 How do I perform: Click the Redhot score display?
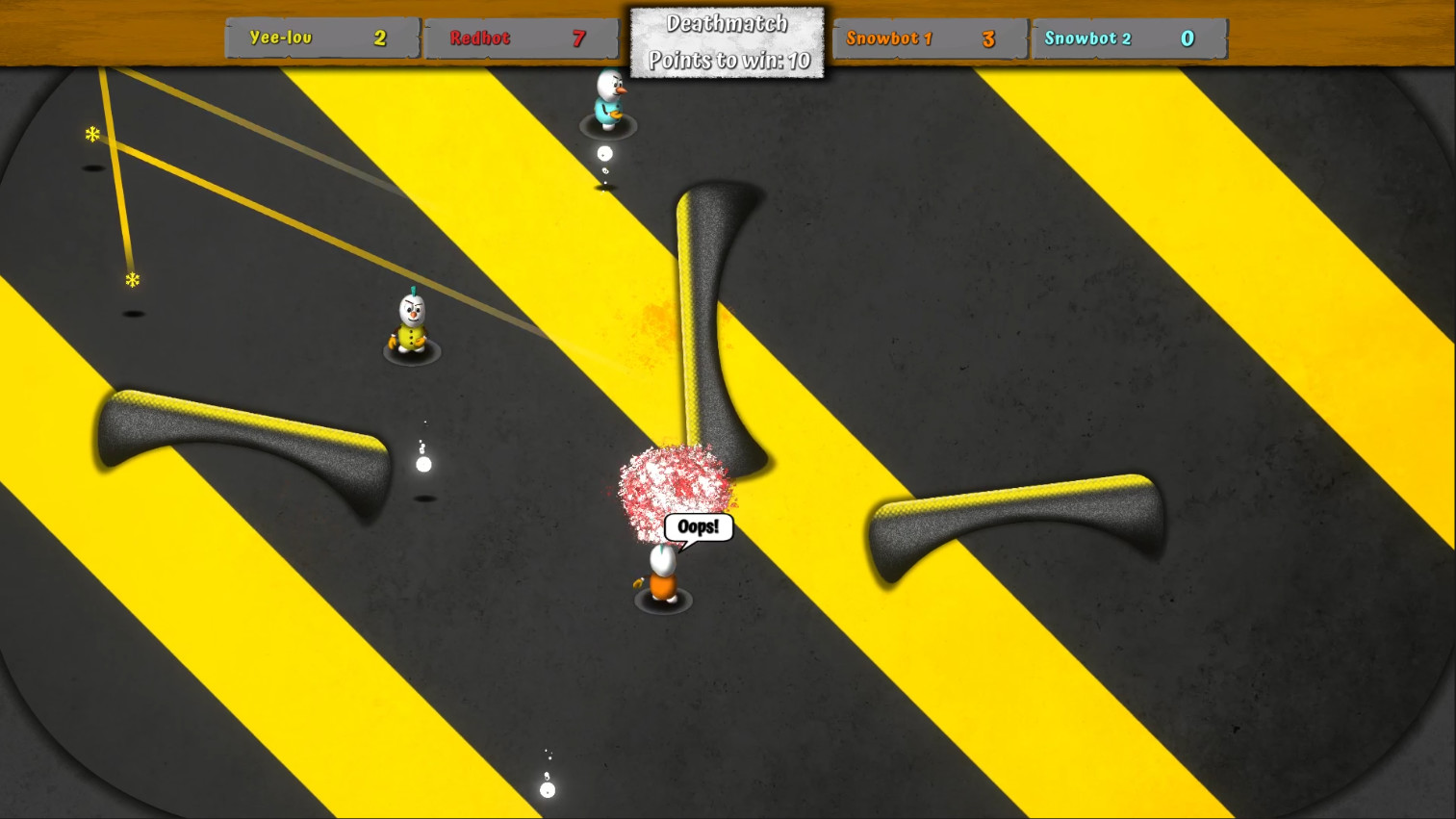tap(521, 38)
